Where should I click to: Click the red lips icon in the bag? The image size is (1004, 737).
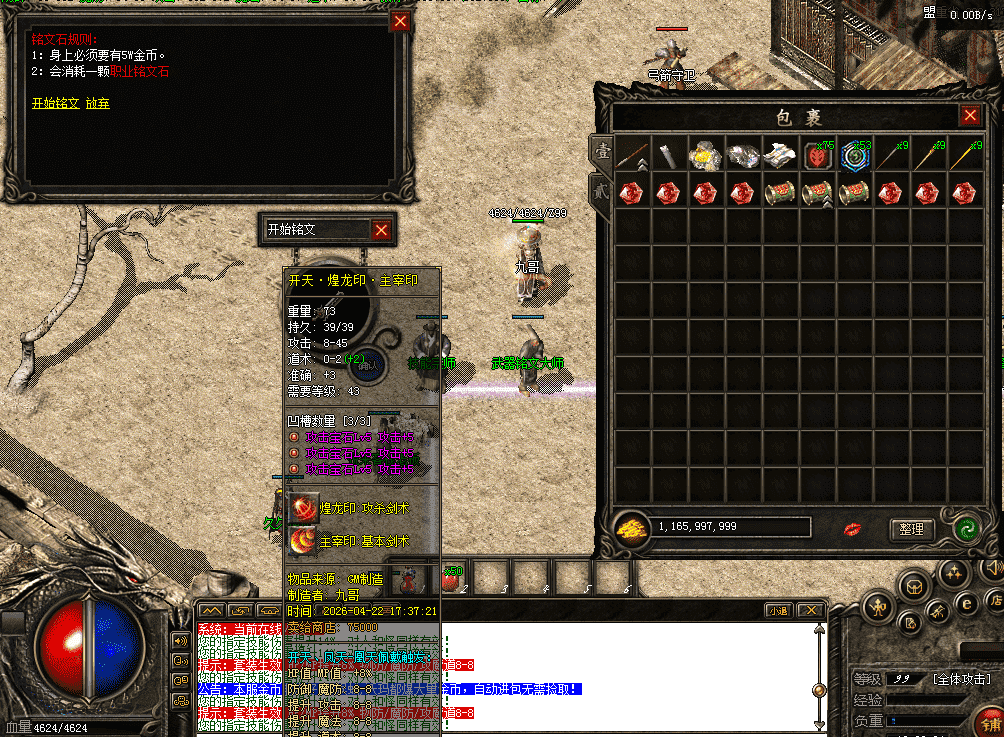(x=853, y=528)
